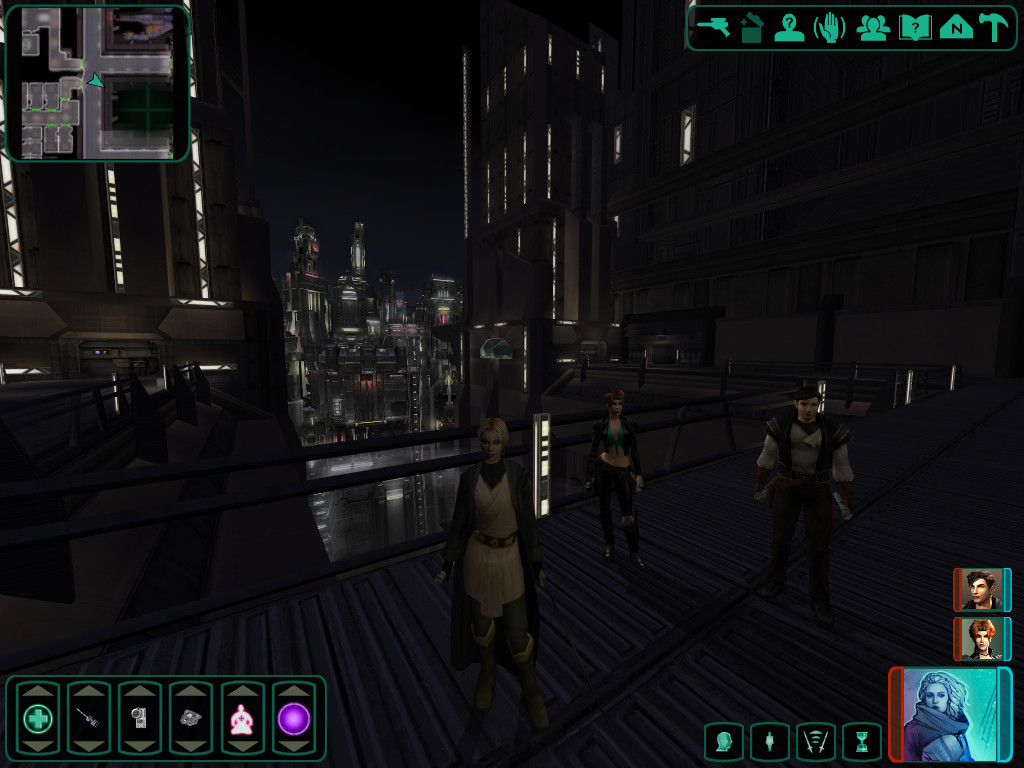
Task: Select the grey mine slot
Action: click(191, 718)
